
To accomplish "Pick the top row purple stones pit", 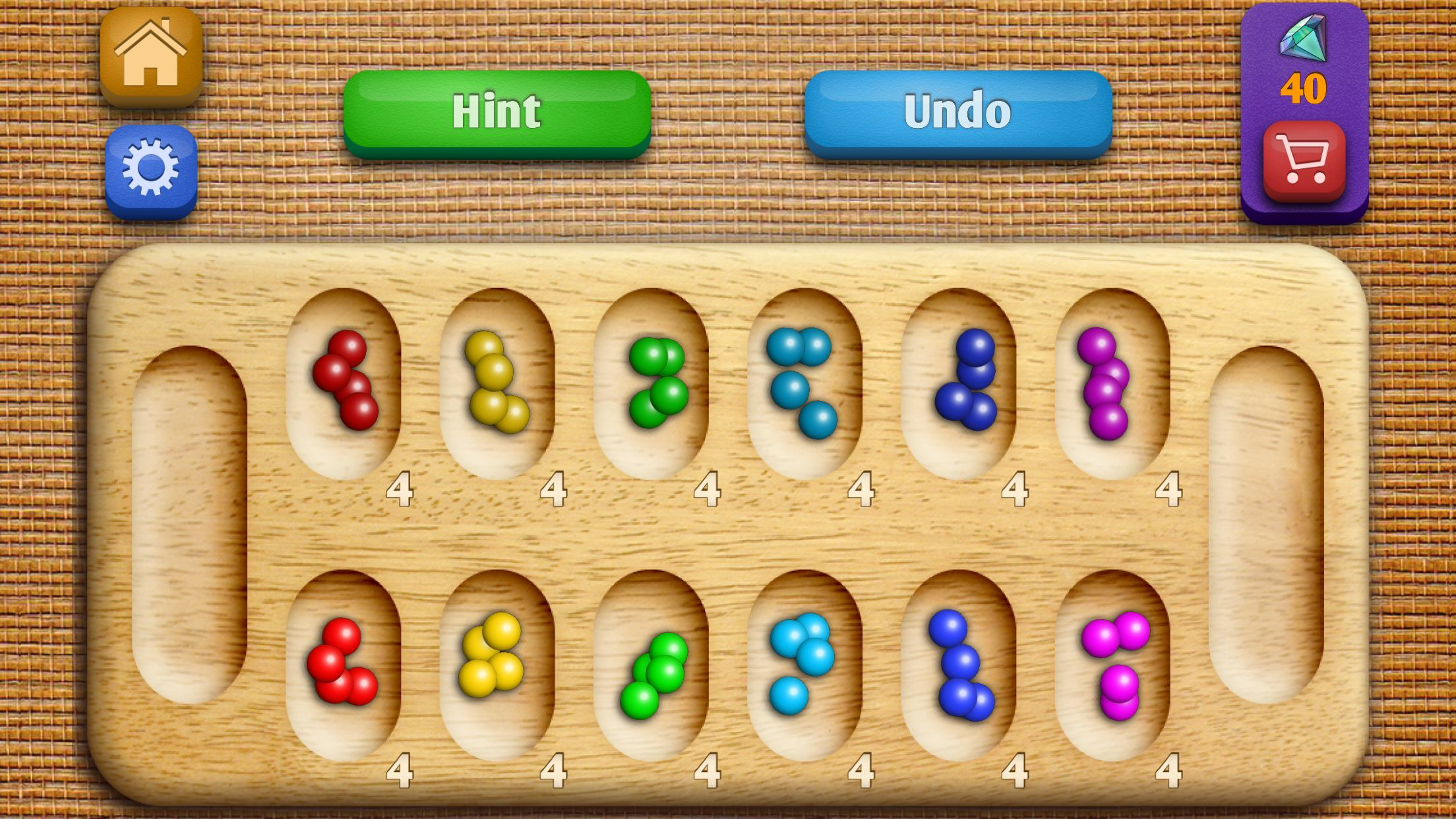I will point(1112,382).
